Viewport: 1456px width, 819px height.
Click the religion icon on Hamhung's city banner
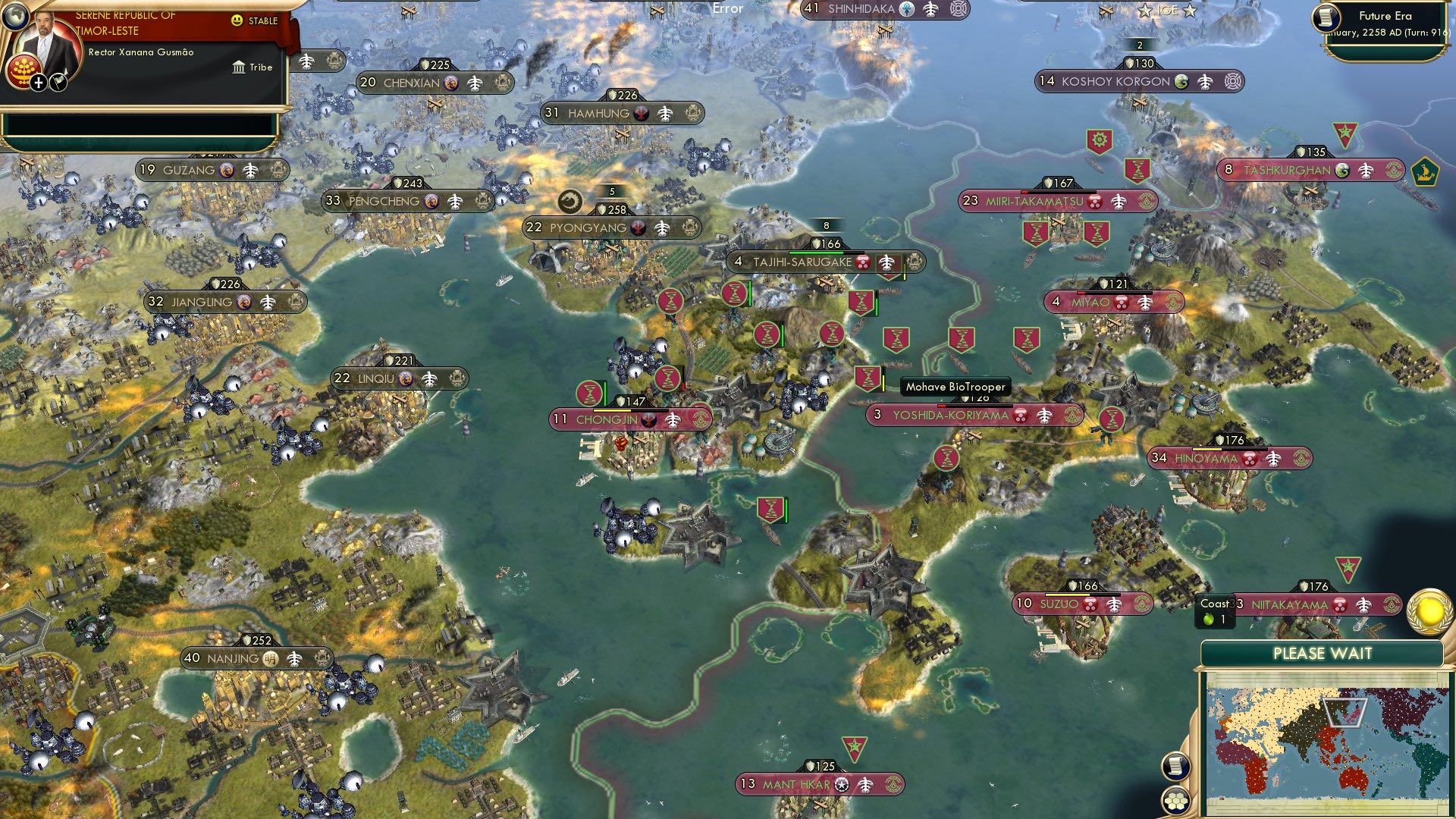[x=639, y=112]
